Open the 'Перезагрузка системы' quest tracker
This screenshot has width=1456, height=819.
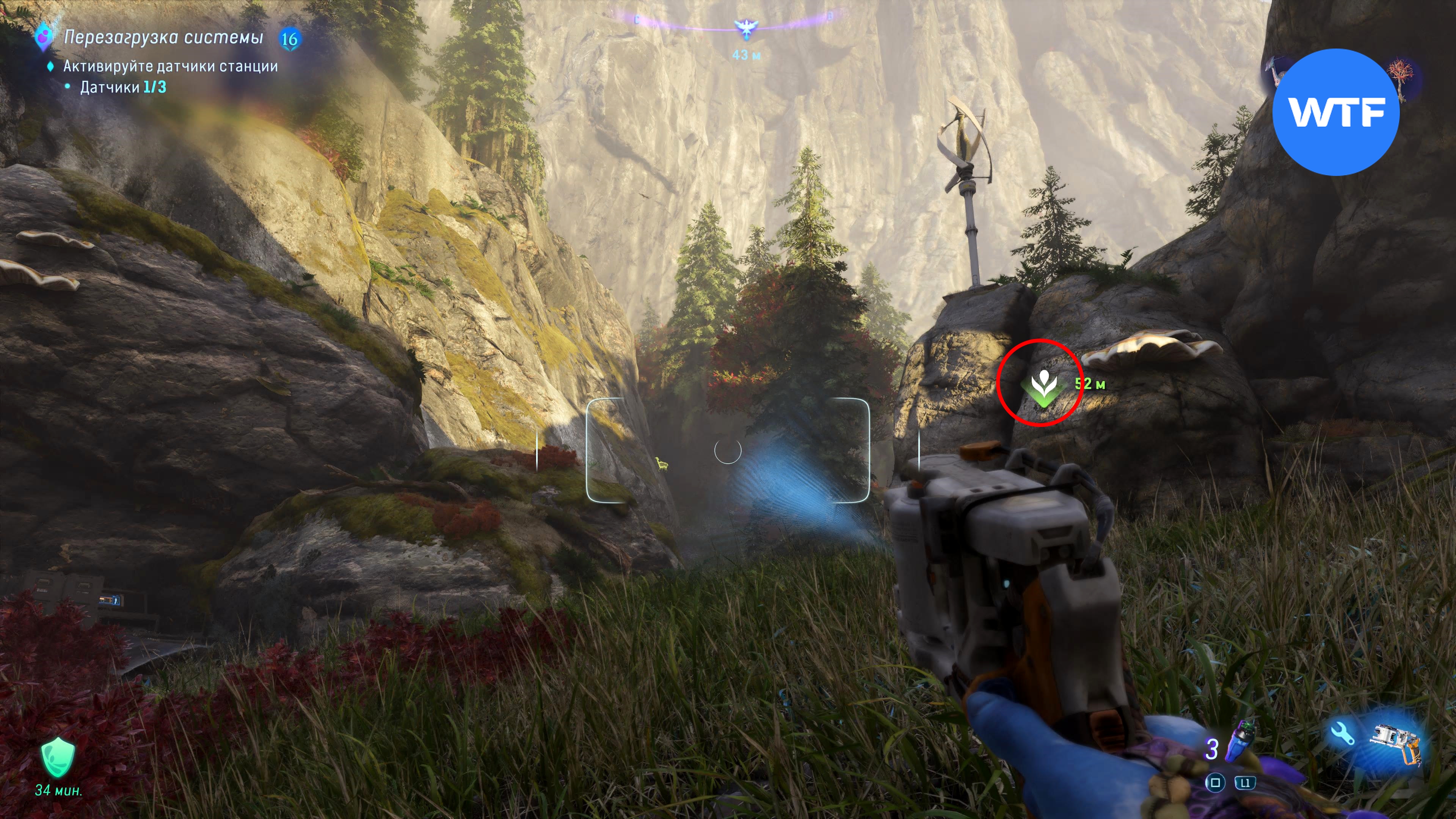[163, 37]
